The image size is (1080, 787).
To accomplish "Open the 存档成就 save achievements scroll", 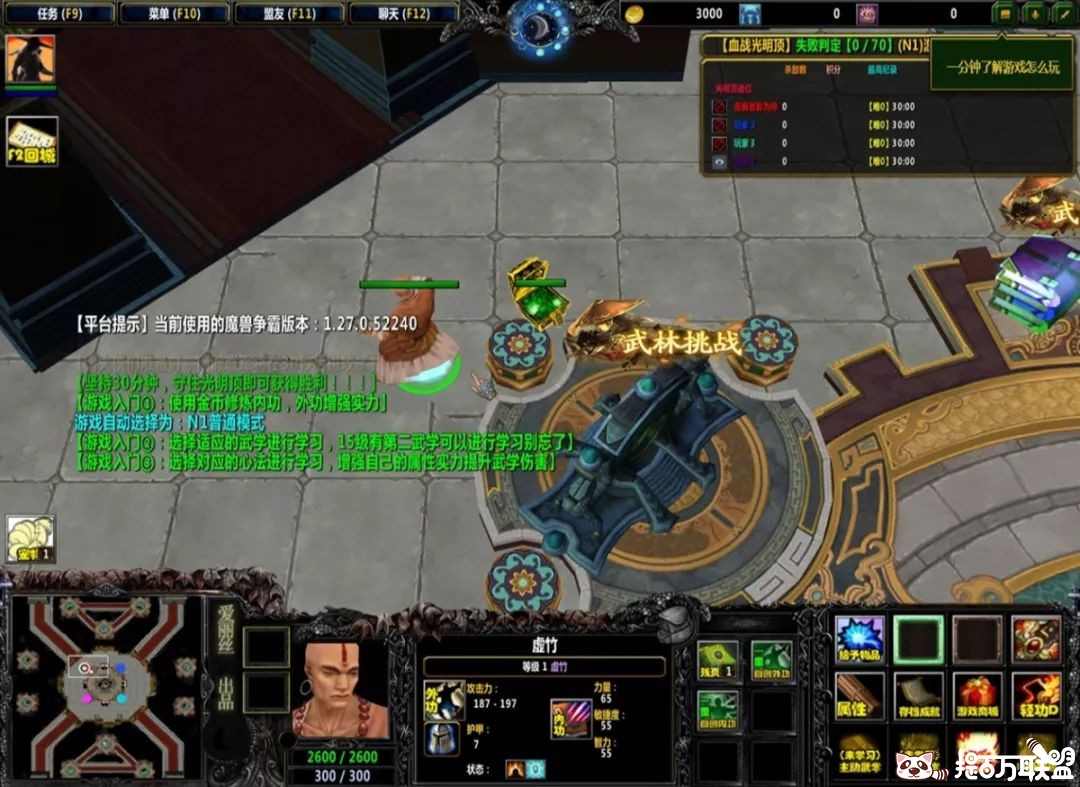I will (918, 695).
